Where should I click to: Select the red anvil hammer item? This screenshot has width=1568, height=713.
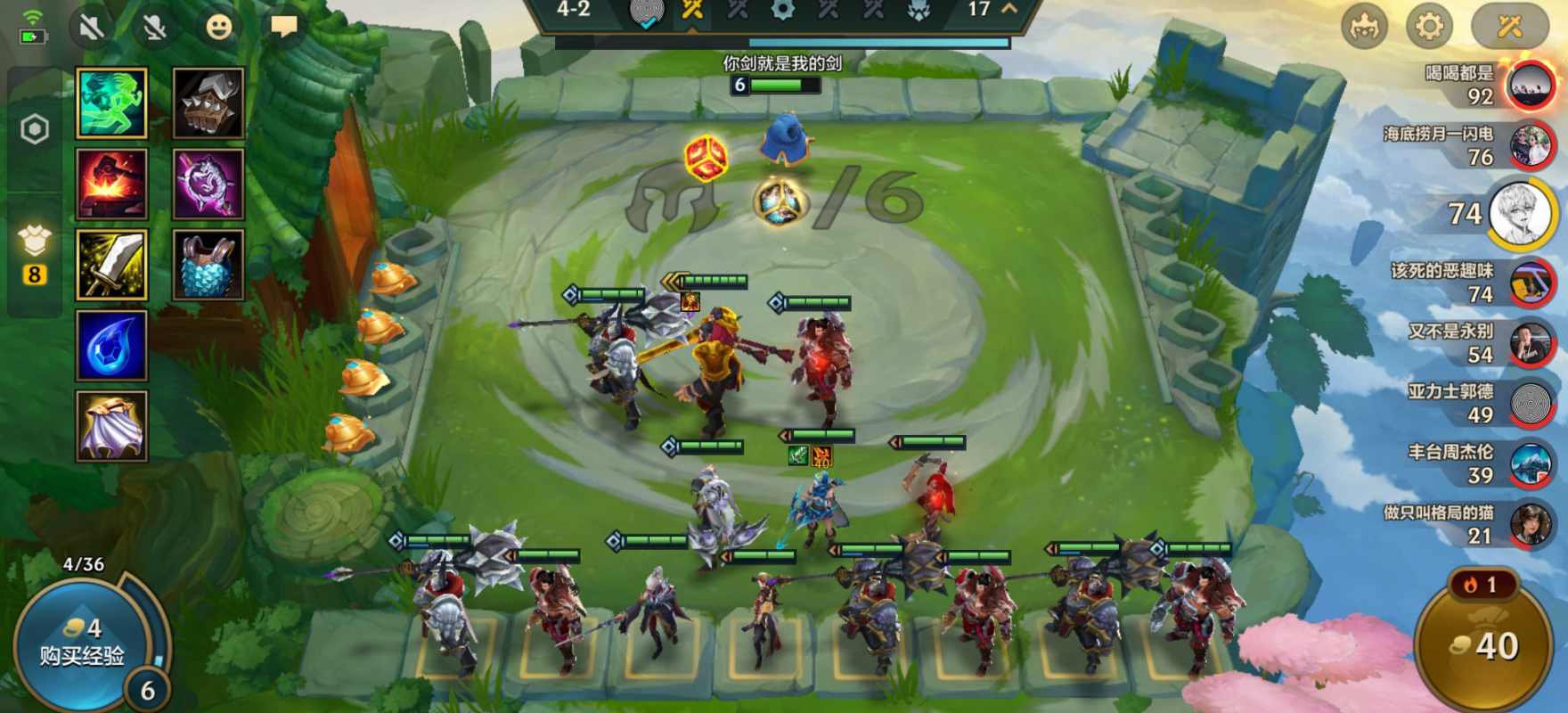pos(111,184)
